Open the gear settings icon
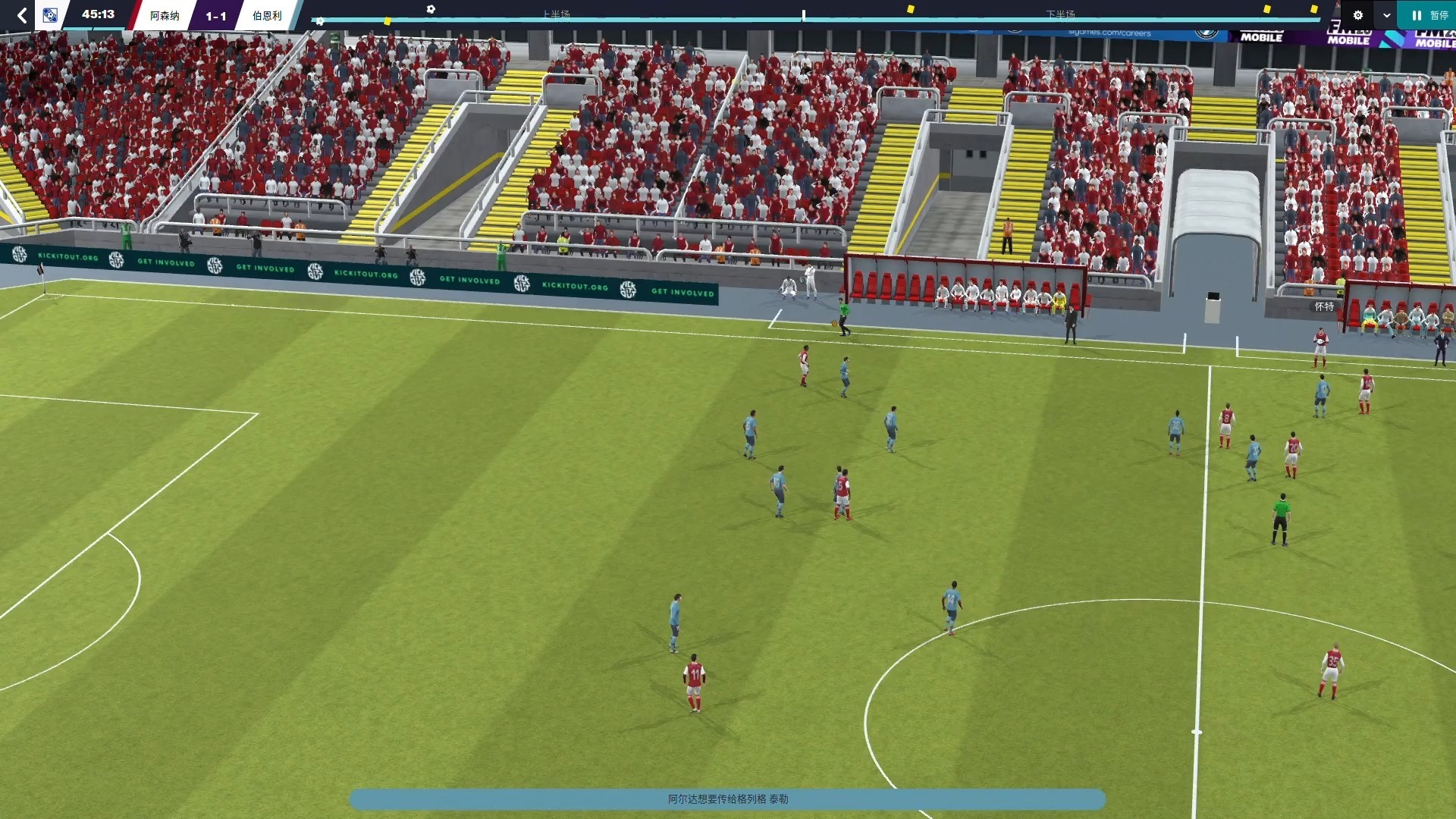 1357,15
